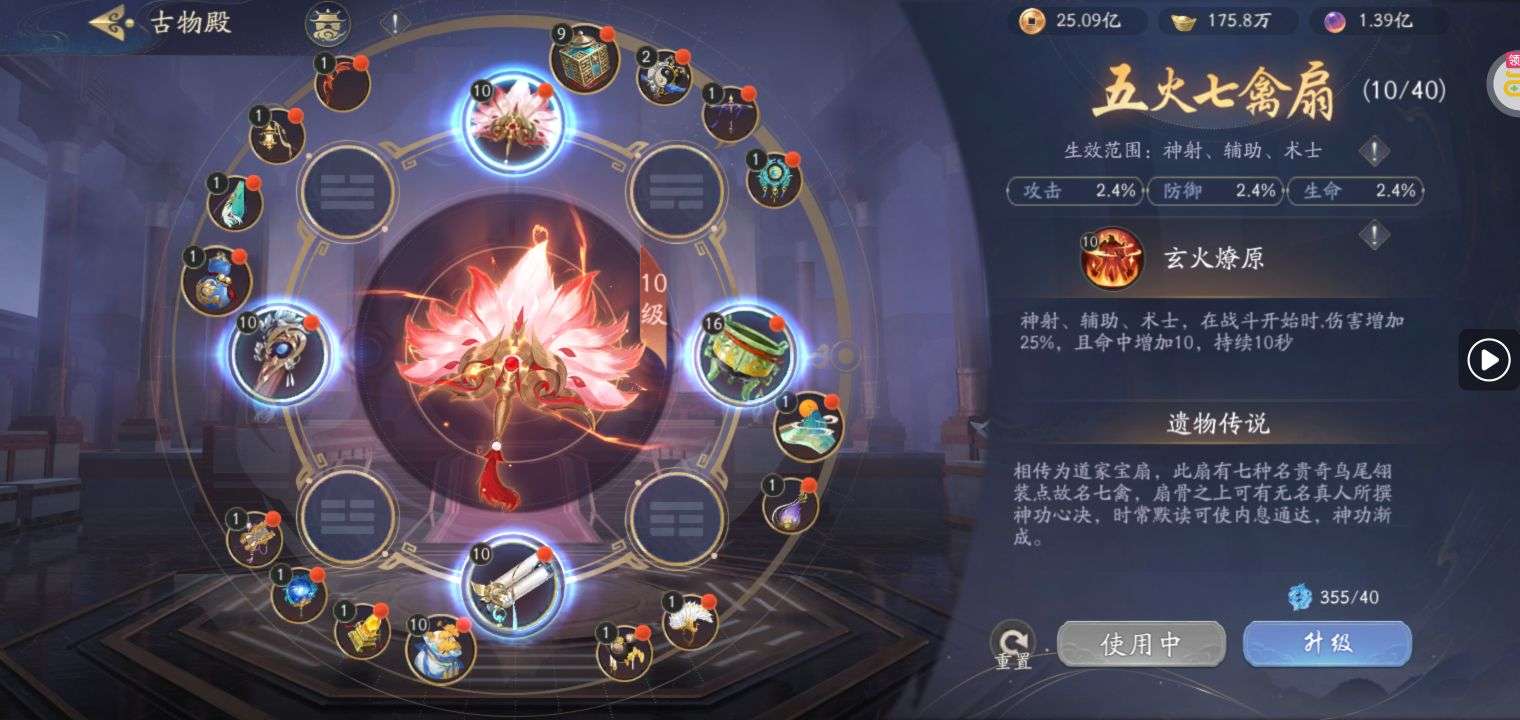Image resolution: width=1520 pixels, height=720 pixels.
Task: Select the blue-gem silver scepter relic
Action: click(279, 354)
